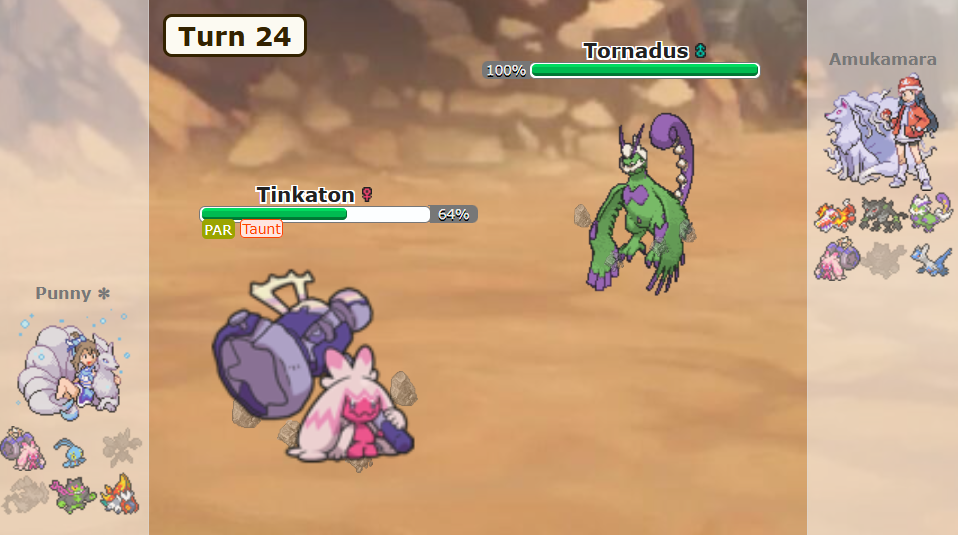Select Tinkaton icon in Amukamara's team
This screenshot has width=958, height=535.
[836, 260]
